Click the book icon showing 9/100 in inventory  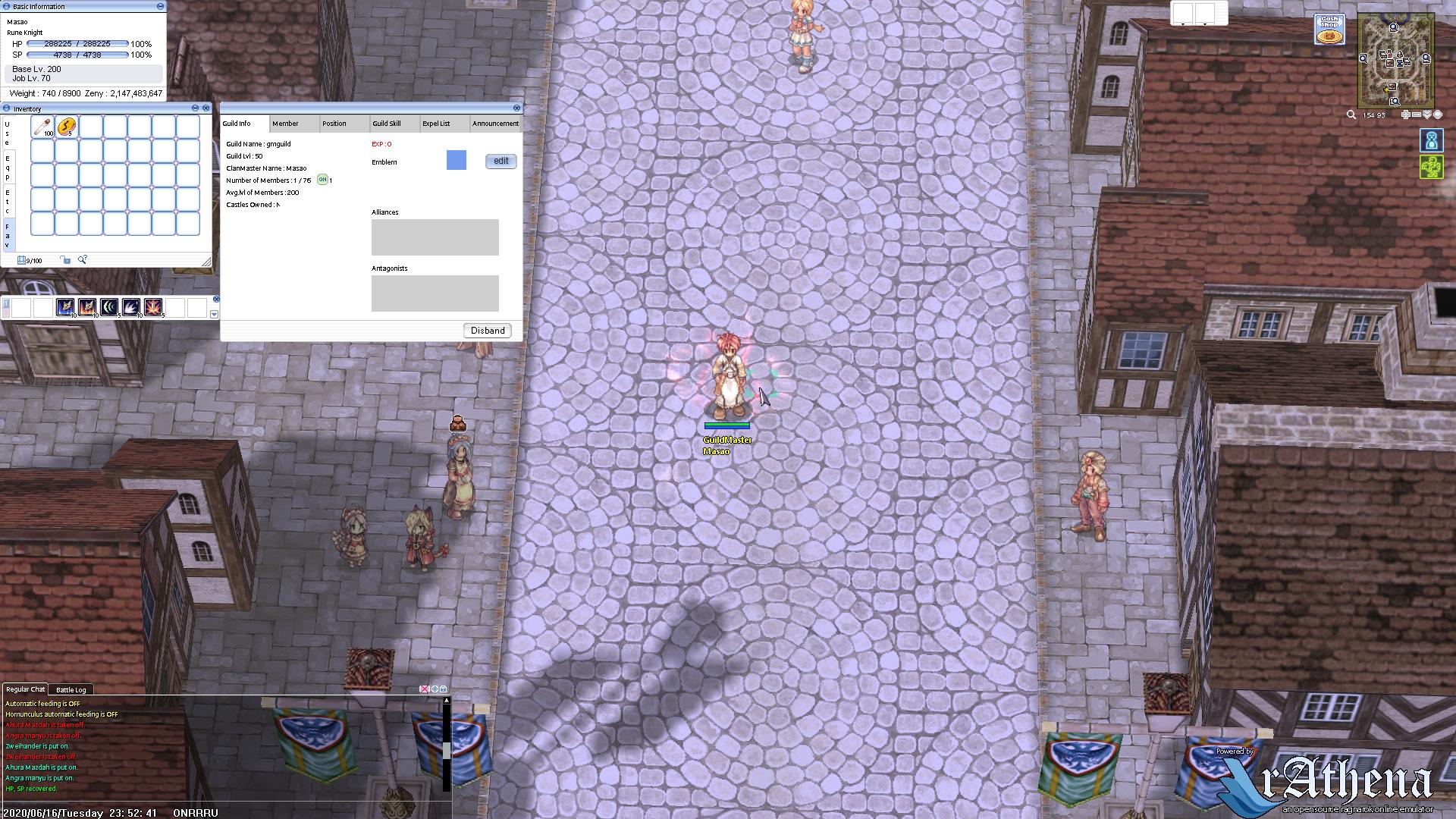click(x=21, y=260)
